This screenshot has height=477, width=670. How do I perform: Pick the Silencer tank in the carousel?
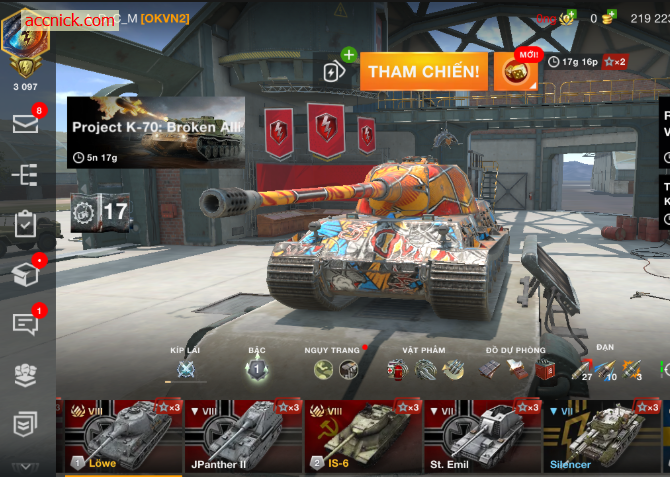602,435
